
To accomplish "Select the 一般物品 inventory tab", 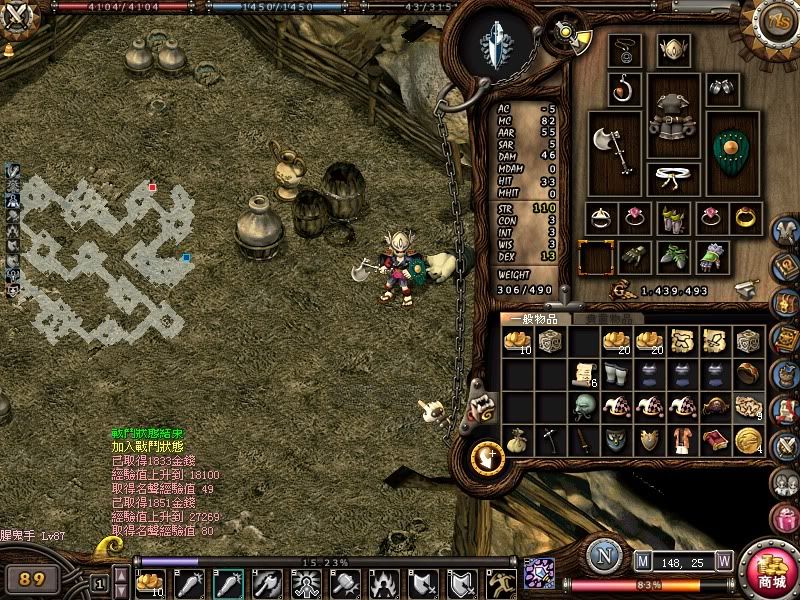I will point(535,319).
